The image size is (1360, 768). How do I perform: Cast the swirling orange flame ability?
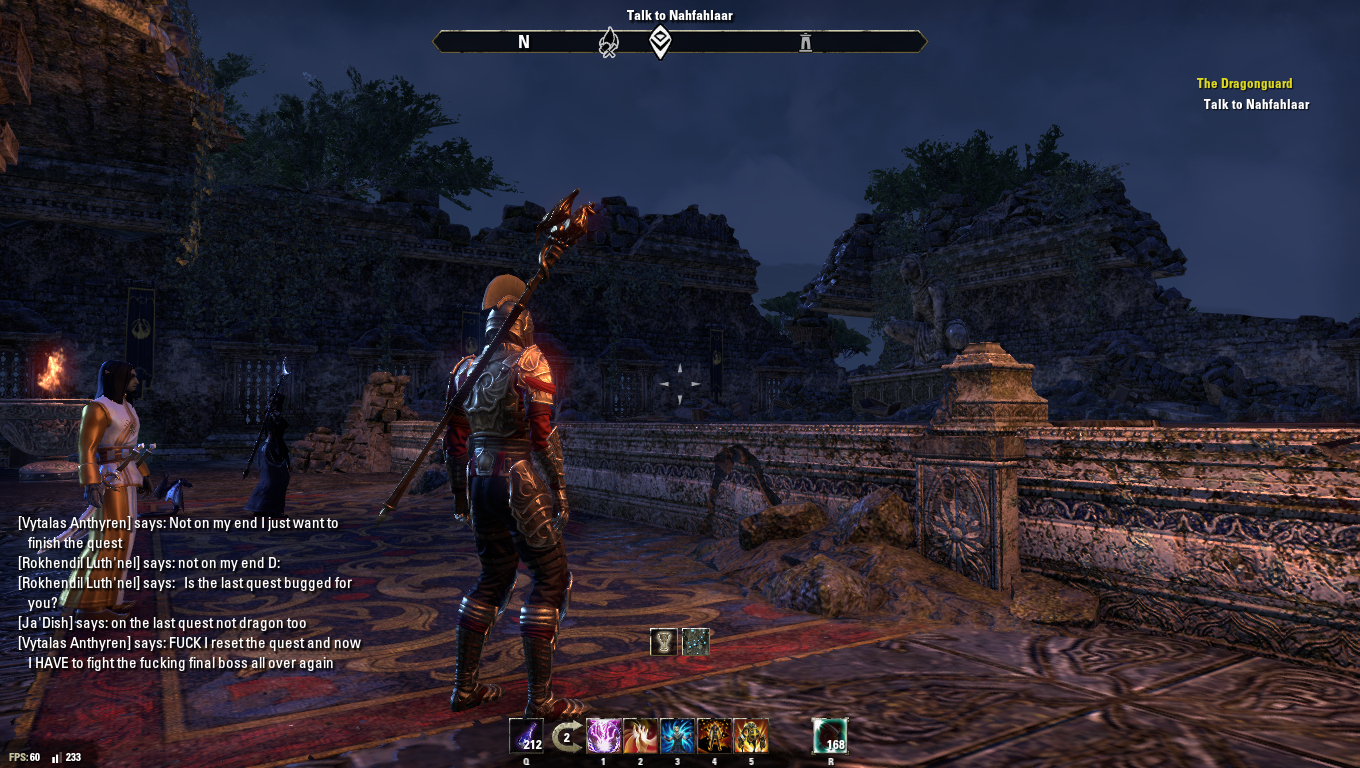(x=641, y=736)
